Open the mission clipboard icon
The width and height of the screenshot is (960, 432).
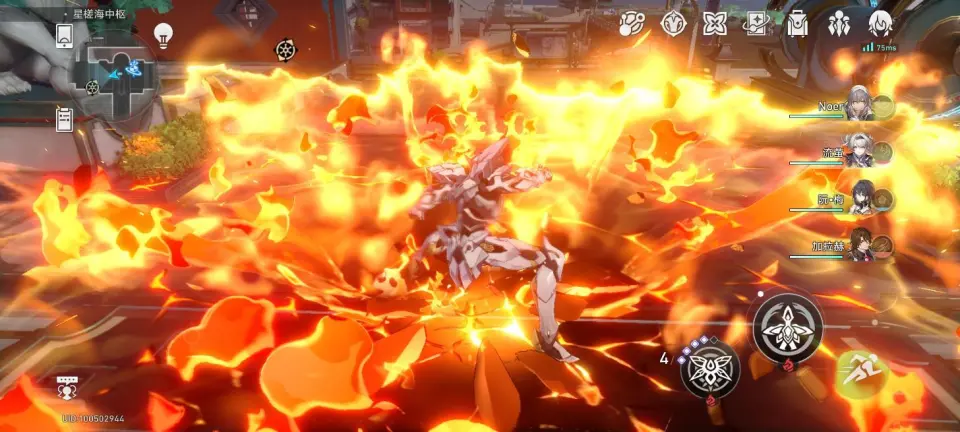[x=64, y=118]
